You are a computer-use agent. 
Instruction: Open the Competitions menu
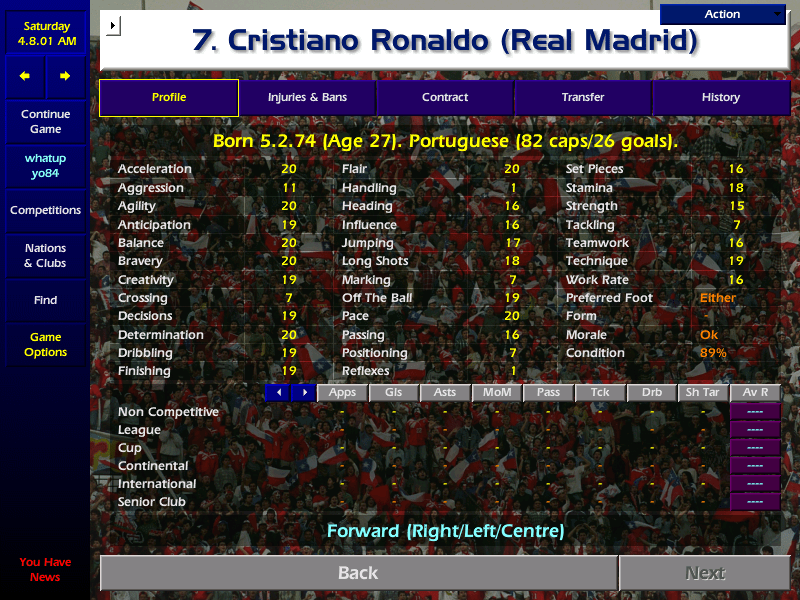[45, 211]
